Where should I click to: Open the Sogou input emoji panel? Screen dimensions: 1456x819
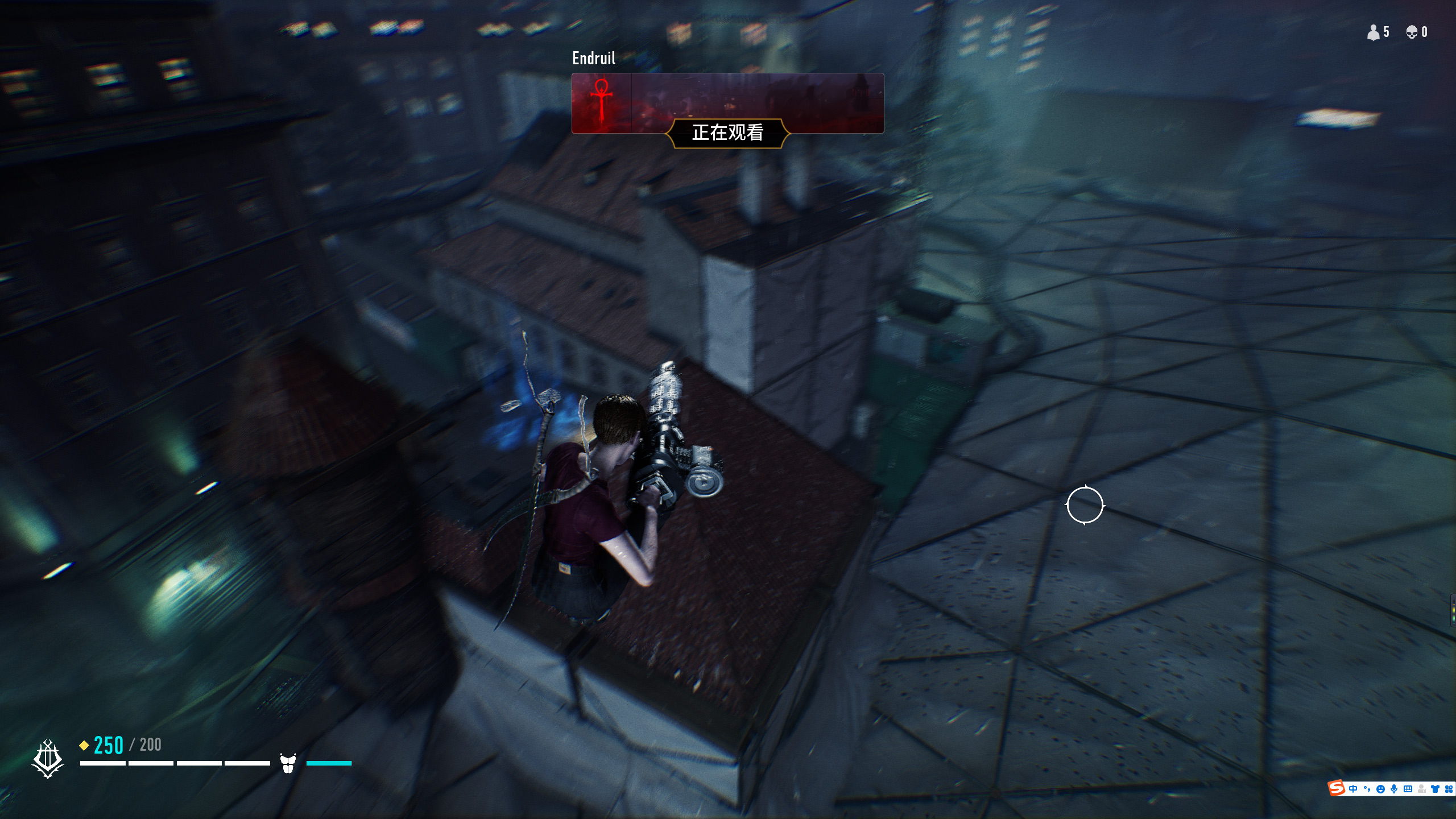coord(1380,789)
